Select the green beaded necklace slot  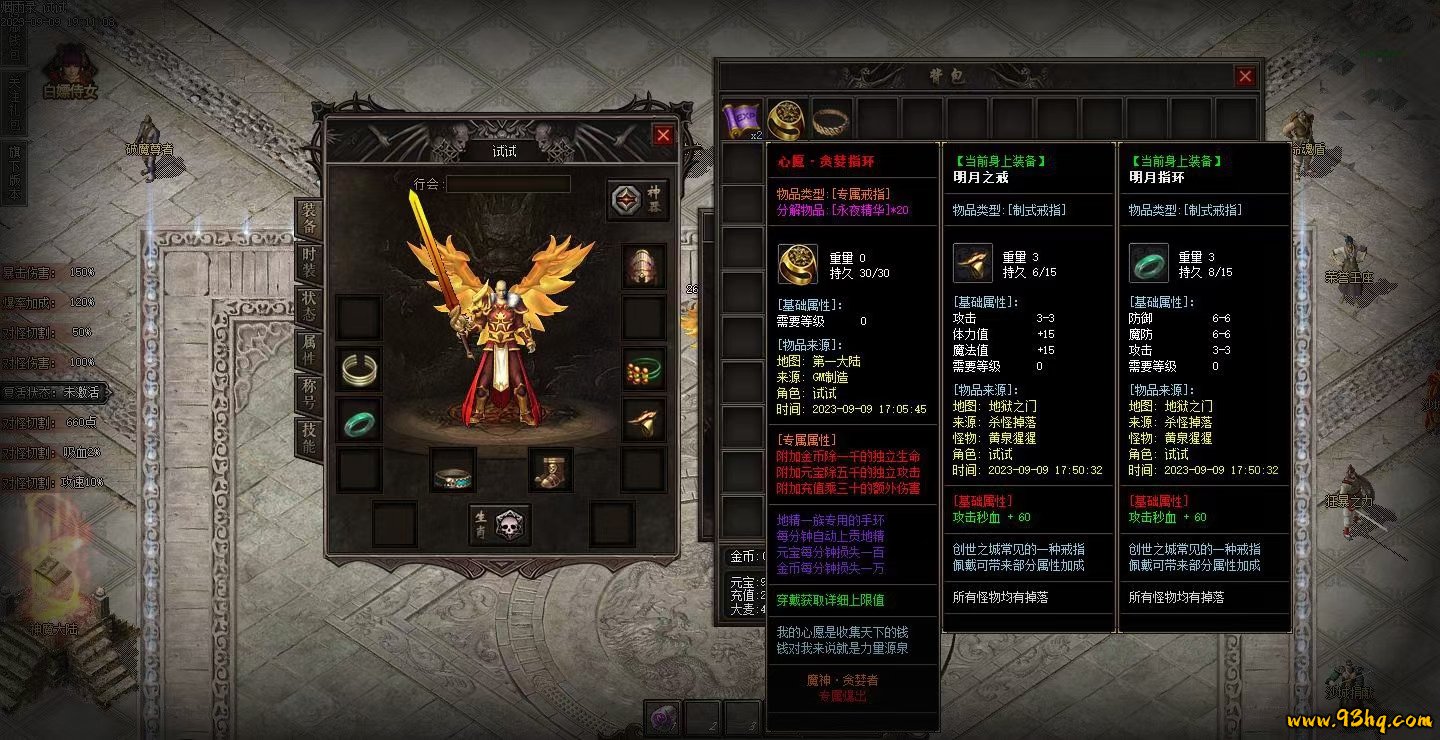pyautogui.click(x=643, y=369)
